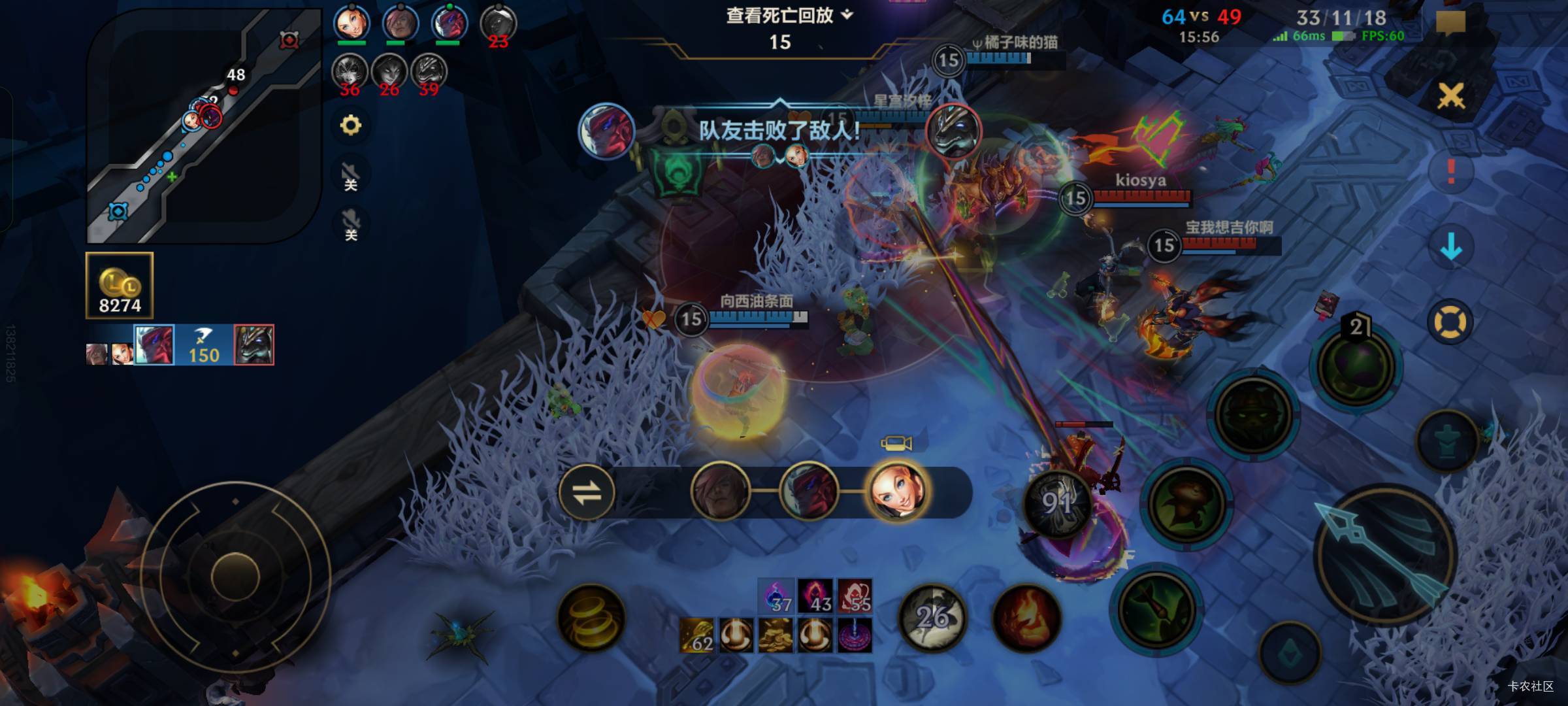Viewport: 1568px width, 706px height.
Task: Open settings with the gear icon
Action: click(351, 125)
